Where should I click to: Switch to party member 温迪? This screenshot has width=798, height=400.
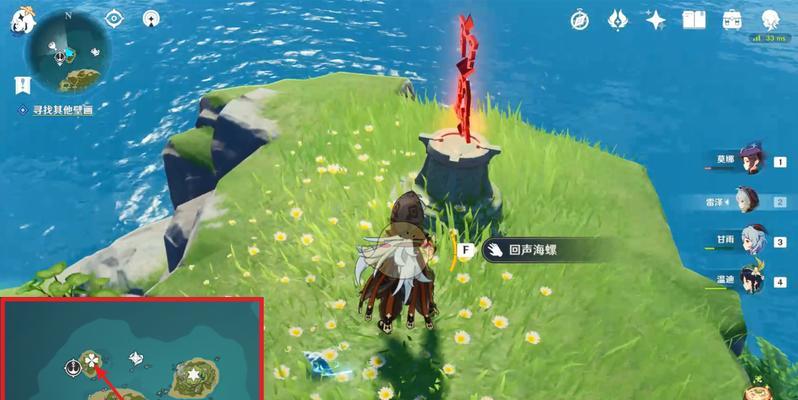click(751, 283)
